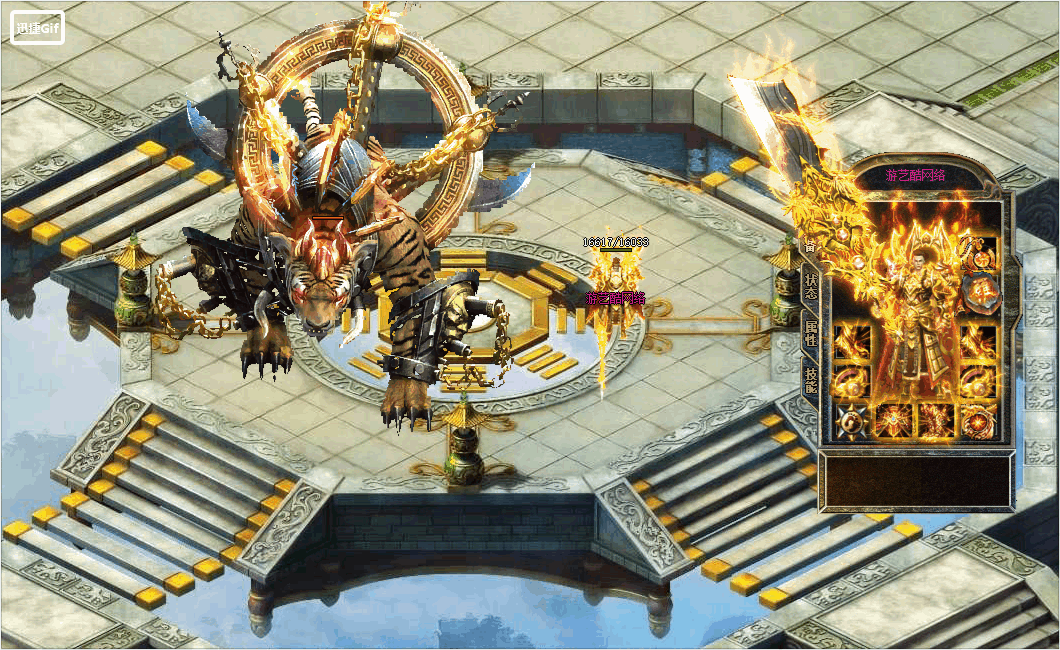Viewport: 1060px width, 650px height.
Task: Select the 年 medallion equipment slot
Action: [978, 292]
